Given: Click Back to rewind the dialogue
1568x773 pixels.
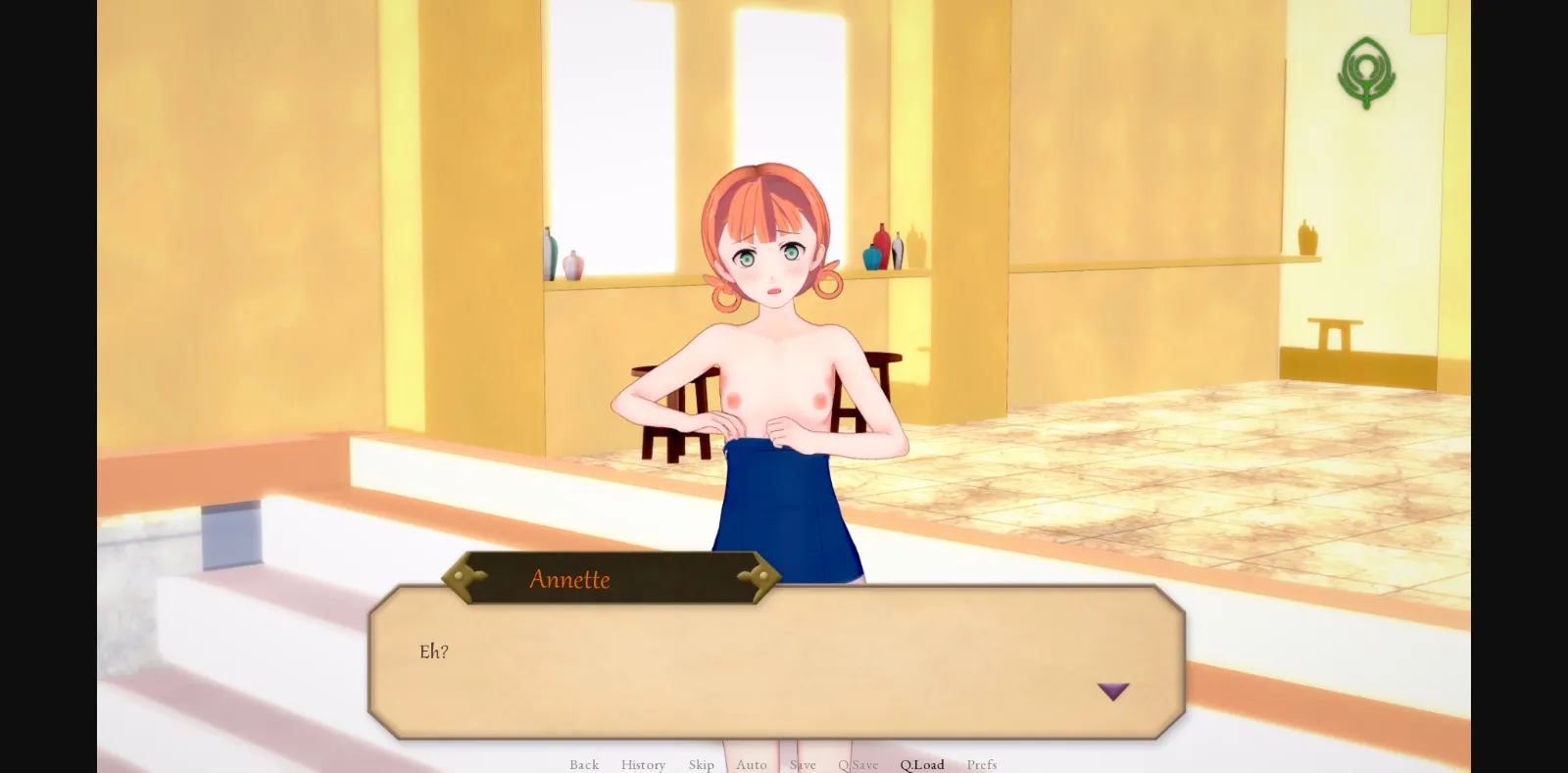Looking at the screenshot, I should (x=584, y=765).
